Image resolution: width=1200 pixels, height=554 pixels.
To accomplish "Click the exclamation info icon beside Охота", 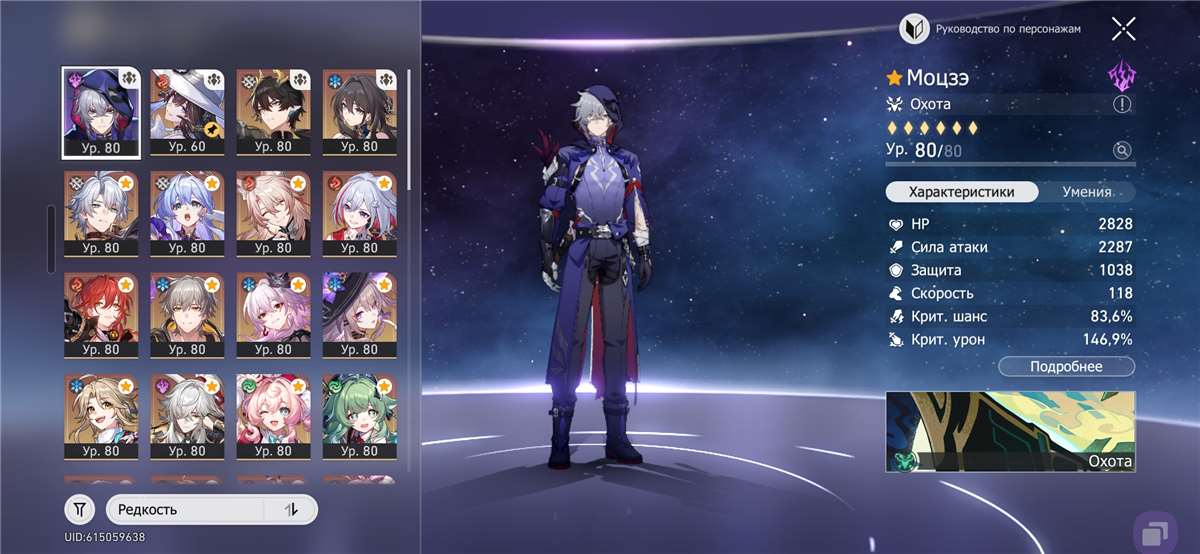I will click(x=1122, y=104).
